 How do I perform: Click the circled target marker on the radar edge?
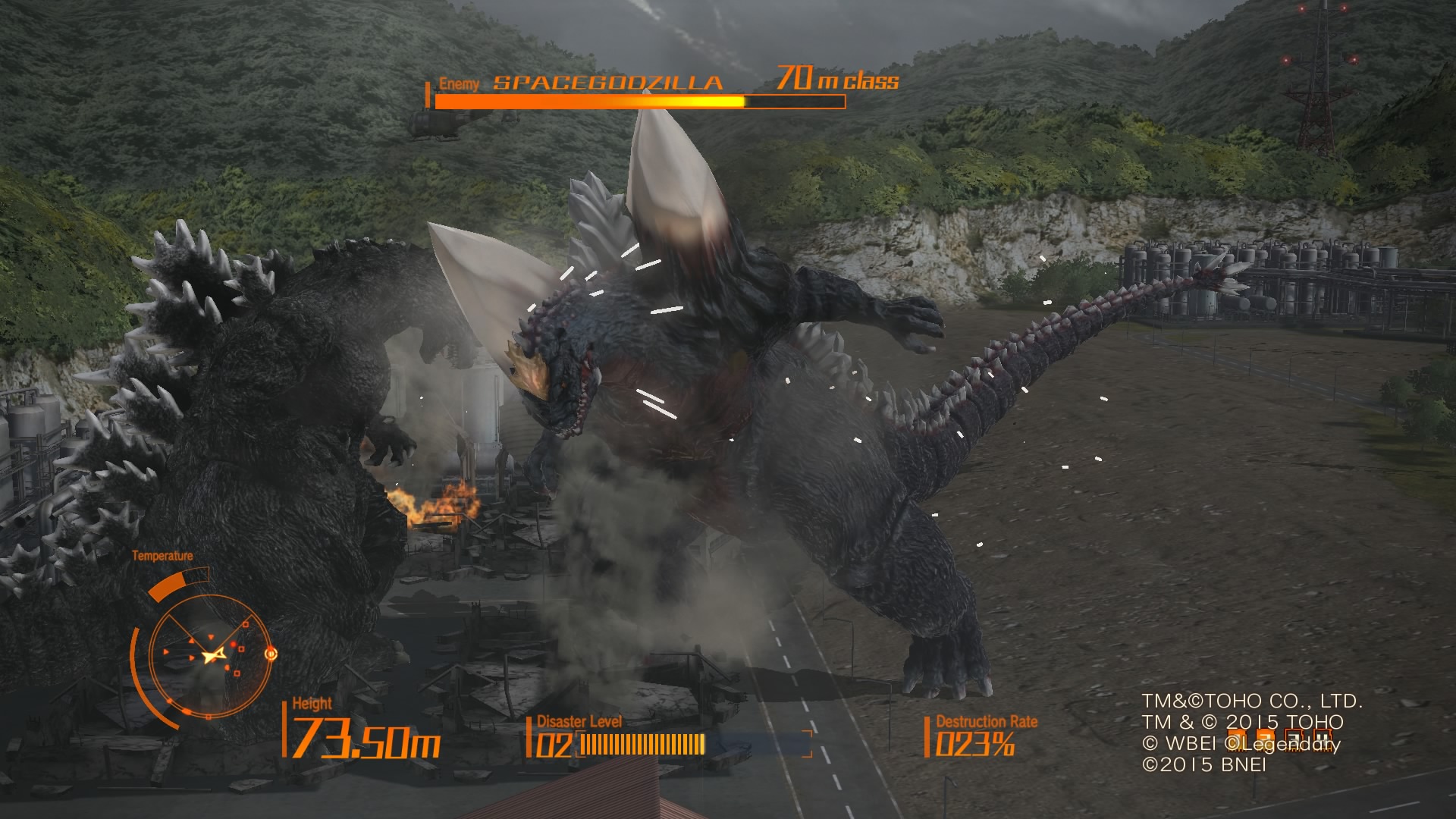point(271,654)
